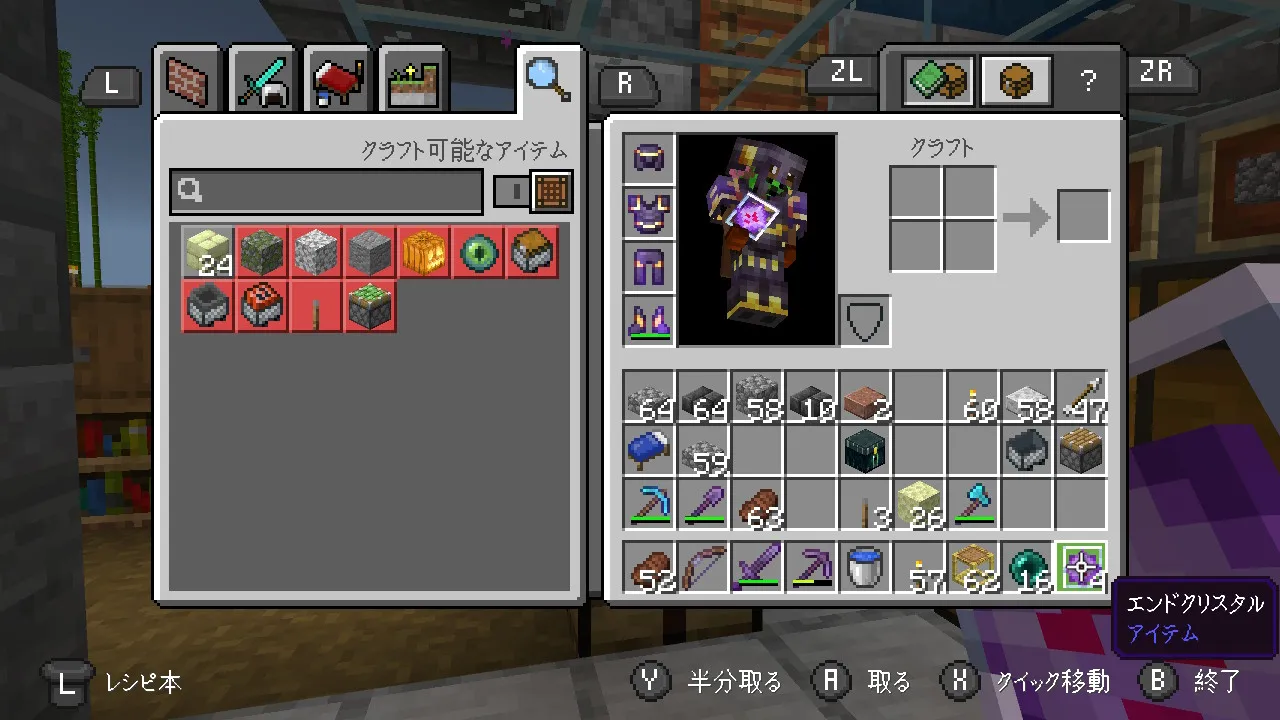This screenshot has height=720, width=1280.
Task: Open the sword and armor equipment tab
Action: pos(262,80)
